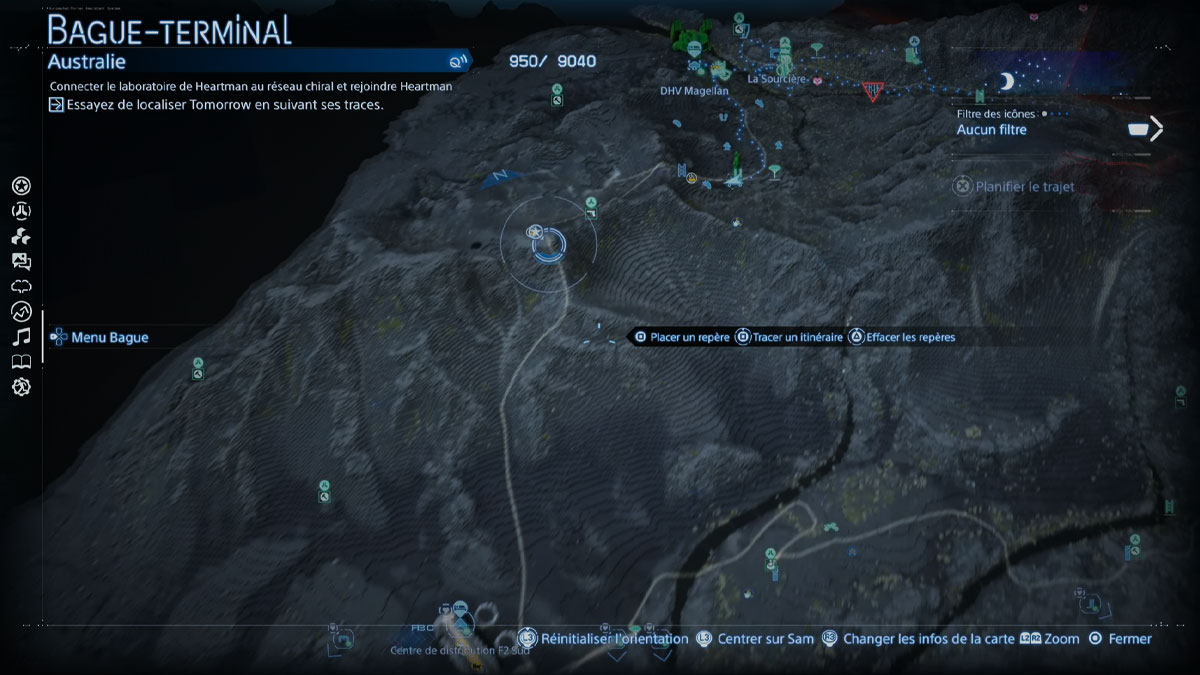Open the music player icon
Viewport: 1200px width, 675px height.
tap(21, 337)
